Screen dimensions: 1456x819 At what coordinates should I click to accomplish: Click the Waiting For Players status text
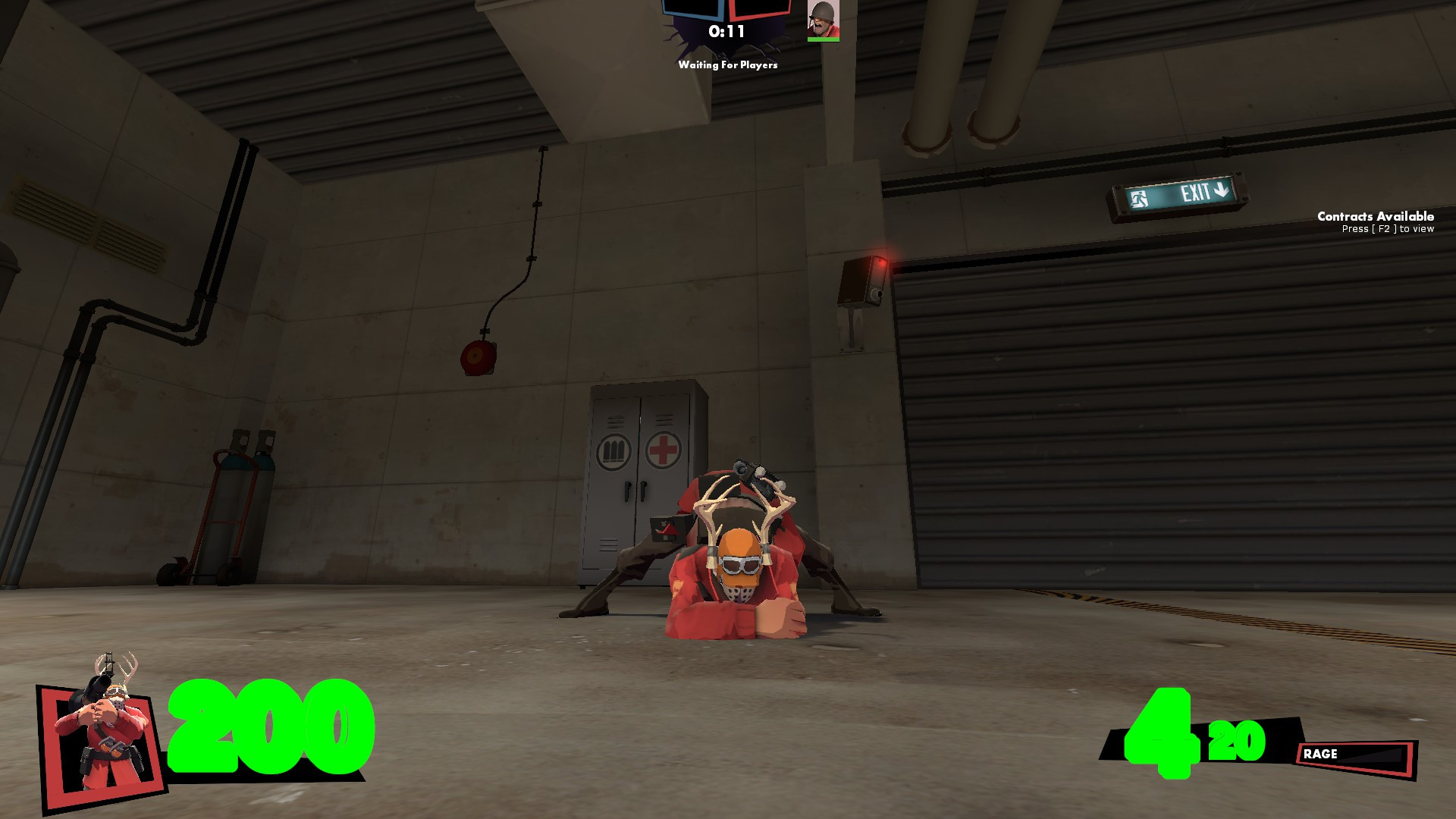point(727,66)
